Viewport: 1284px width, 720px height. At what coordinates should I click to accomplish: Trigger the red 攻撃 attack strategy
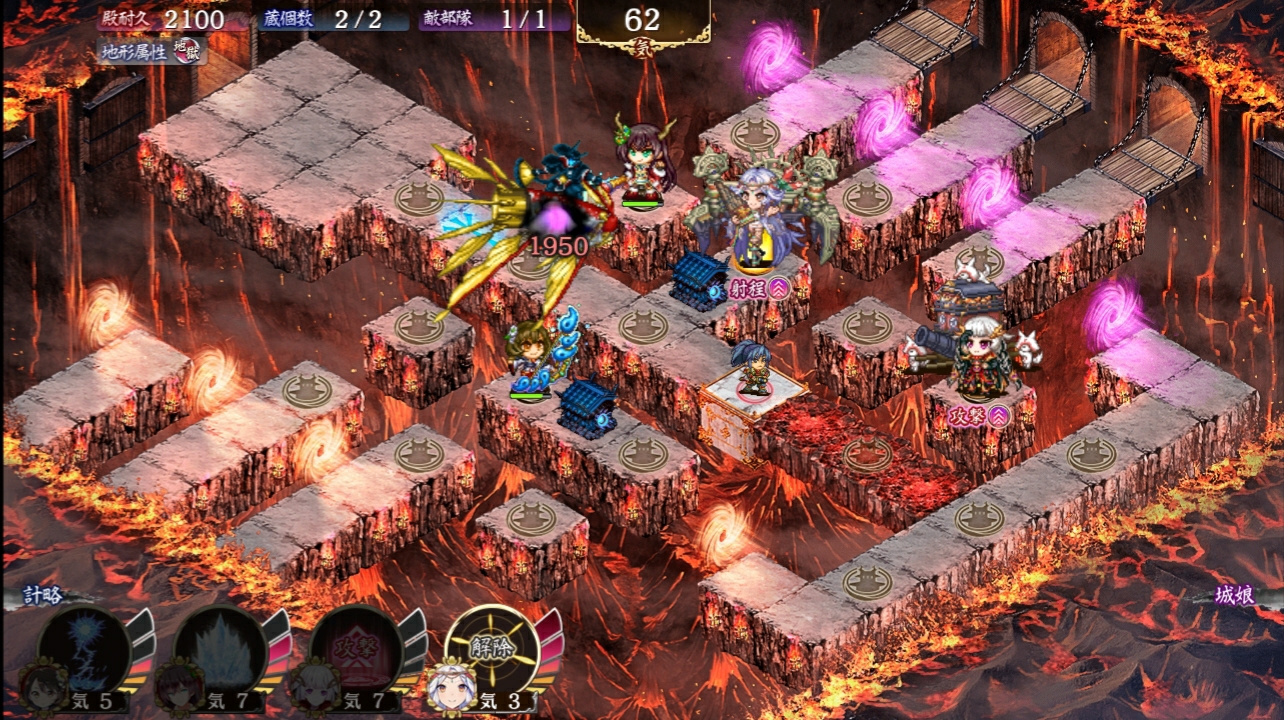[356, 649]
